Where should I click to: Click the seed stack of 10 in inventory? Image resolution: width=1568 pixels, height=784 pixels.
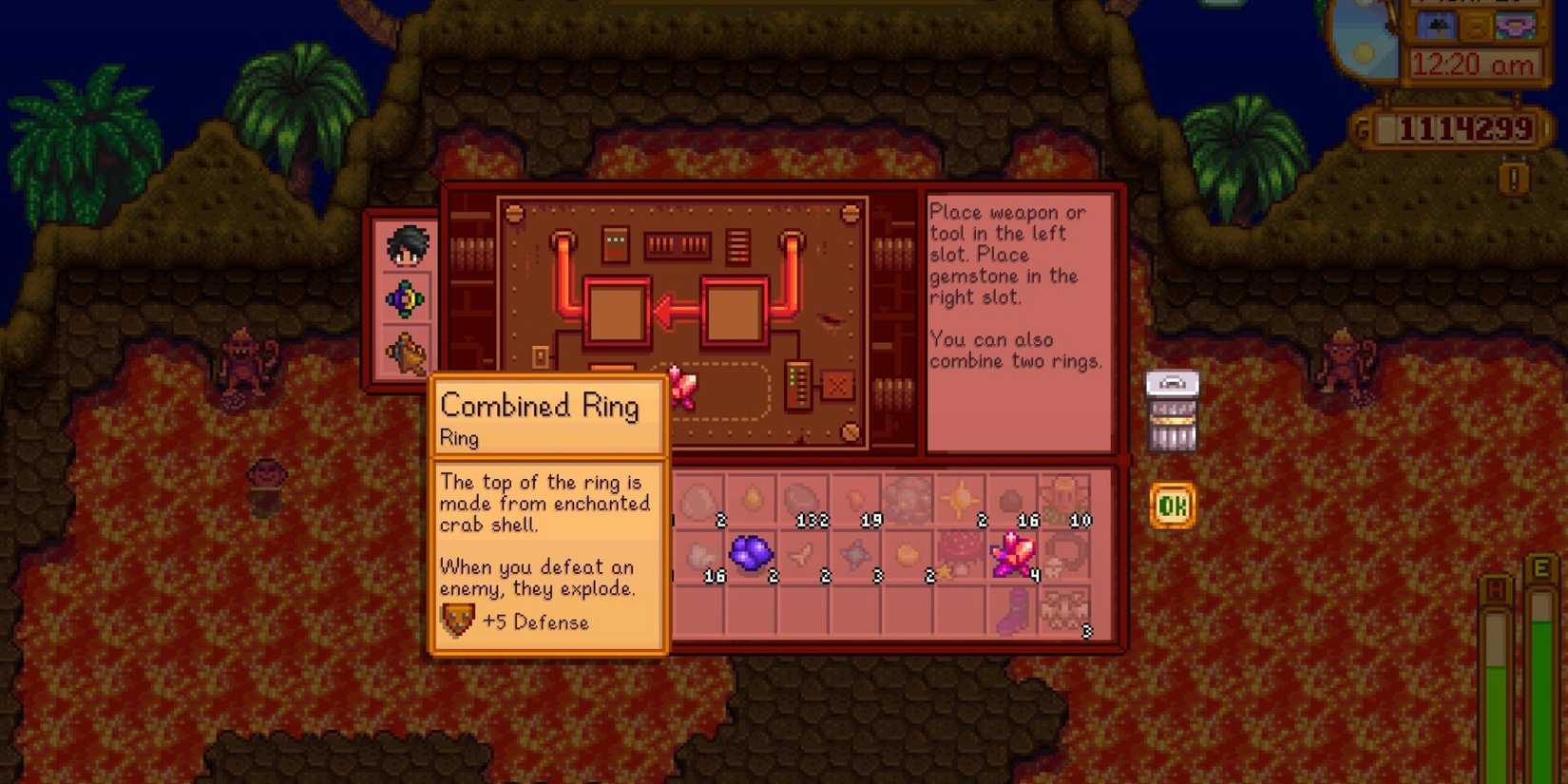tap(1063, 496)
